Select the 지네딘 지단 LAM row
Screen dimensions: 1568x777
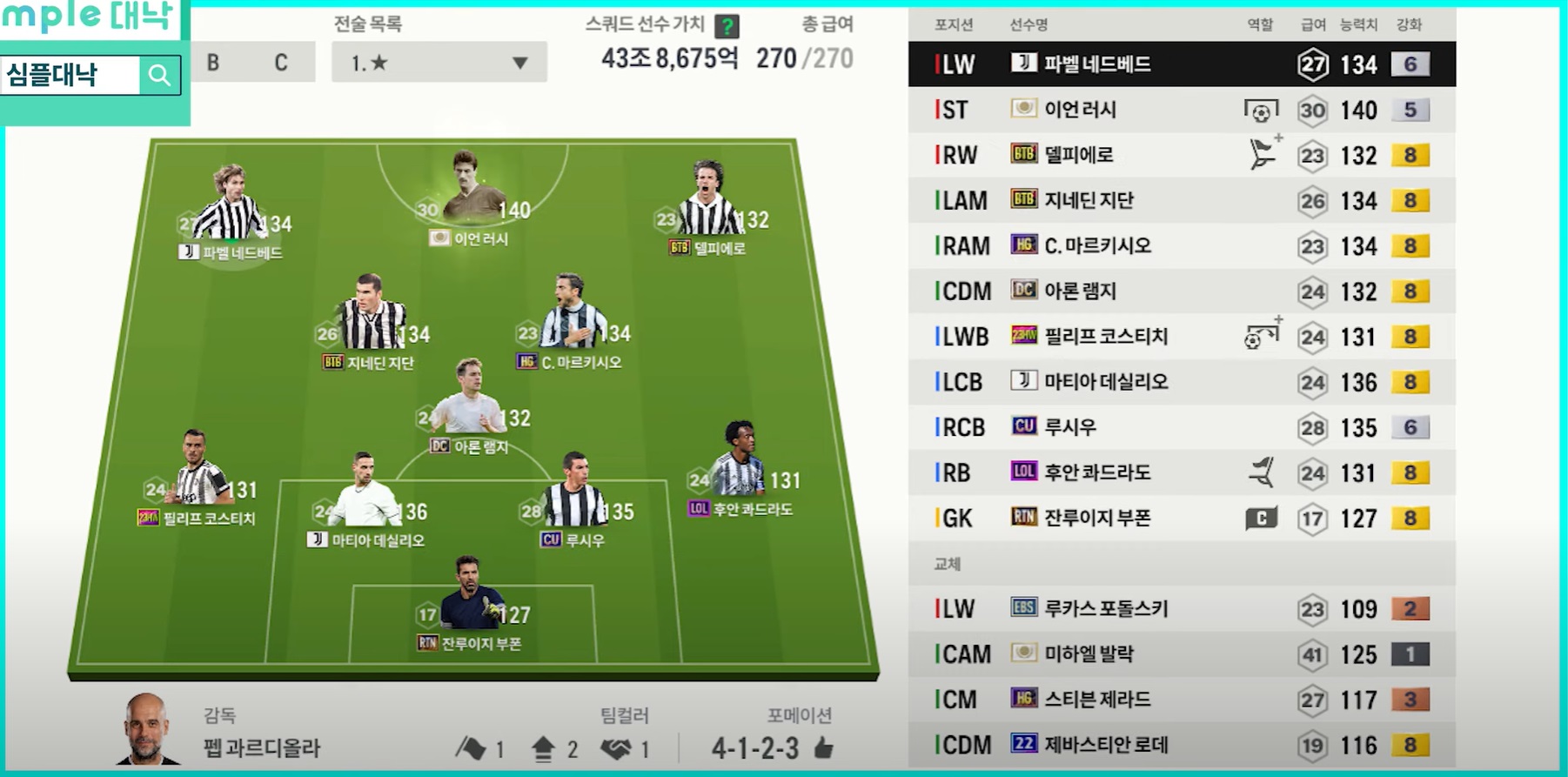[1181, 200]
